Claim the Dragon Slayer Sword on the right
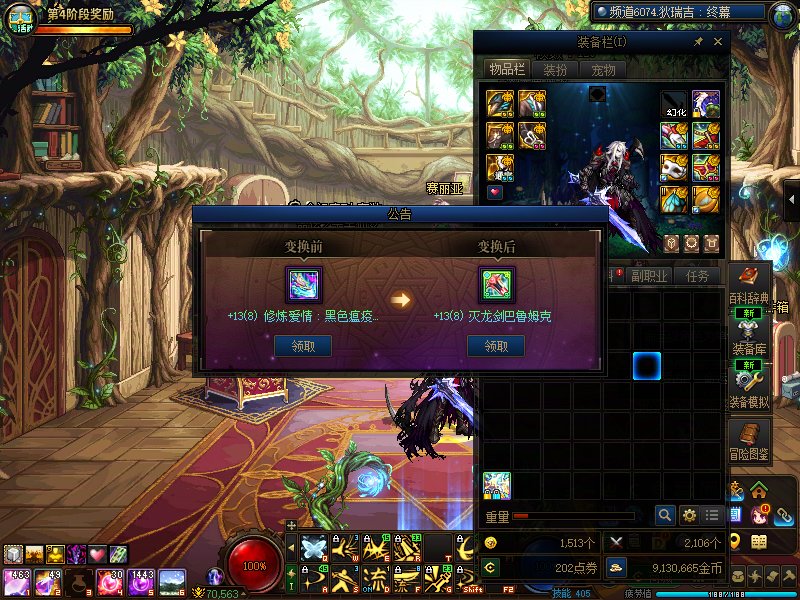This screenshot has width=800, height=600. [496, 346]
